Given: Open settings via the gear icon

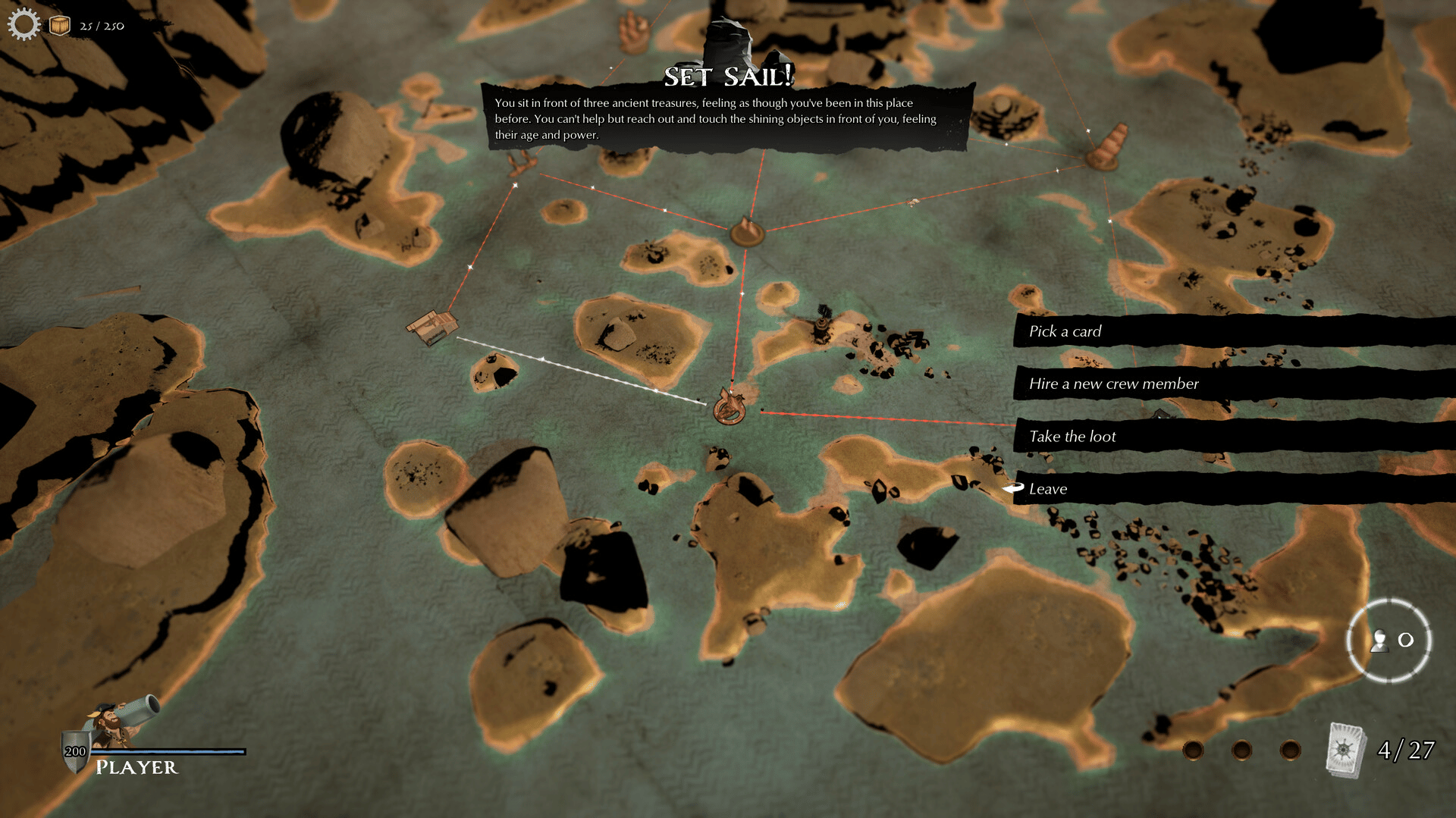Looking at the screenshot, I should (24, 24).
